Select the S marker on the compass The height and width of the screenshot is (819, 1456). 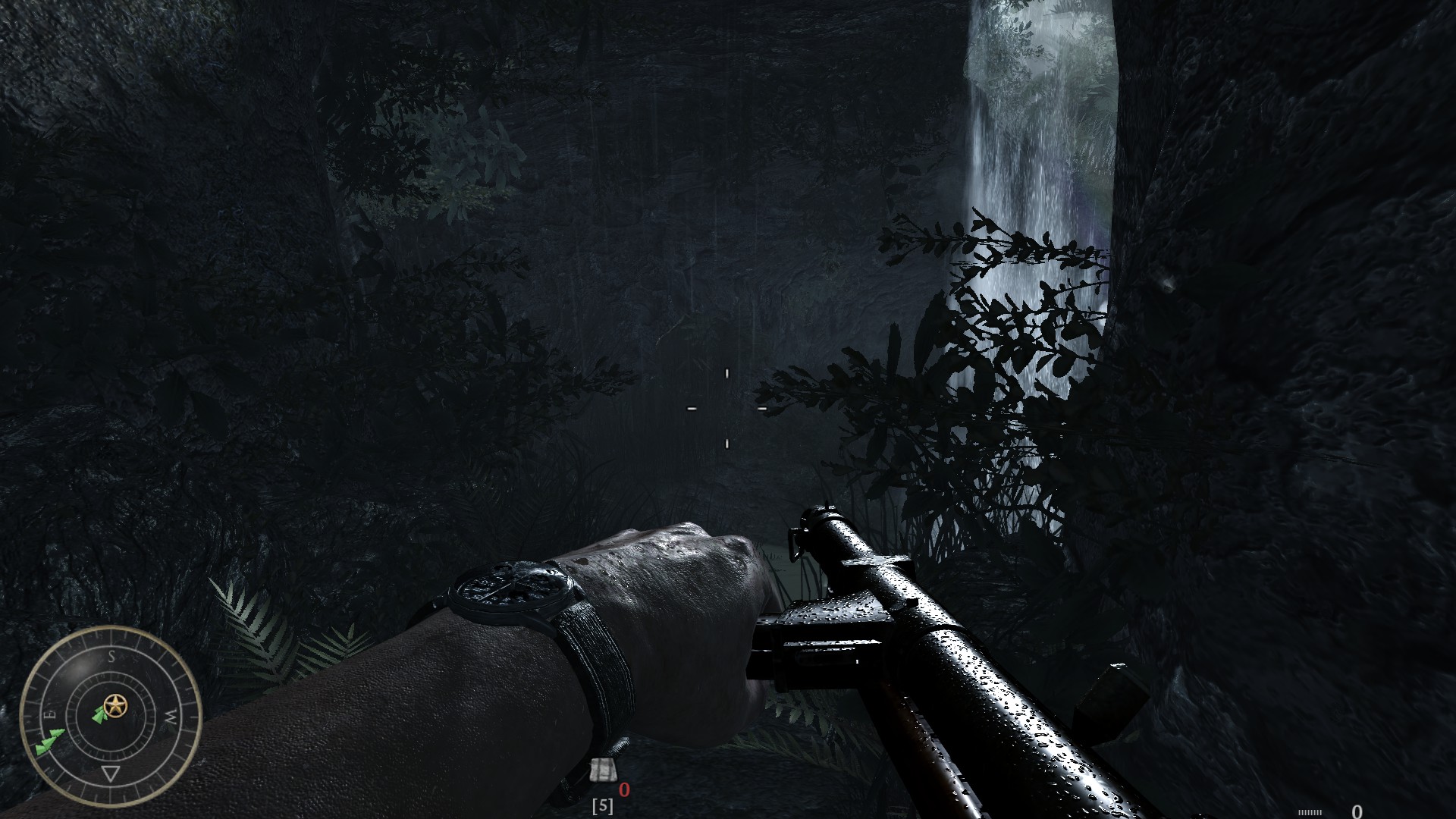tap(111, 657)
